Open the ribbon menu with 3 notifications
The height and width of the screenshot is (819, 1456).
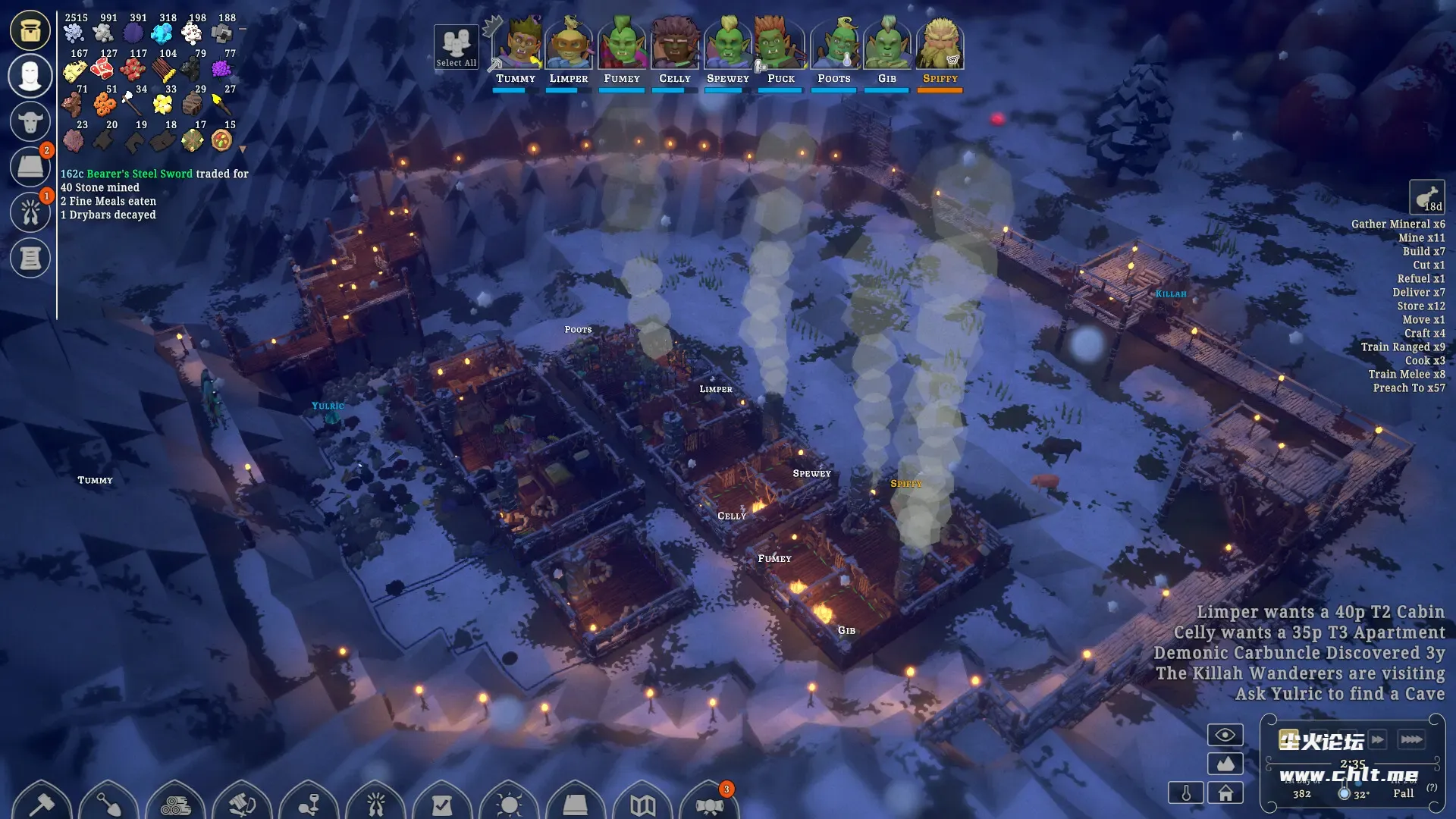(x=709, y=804)
